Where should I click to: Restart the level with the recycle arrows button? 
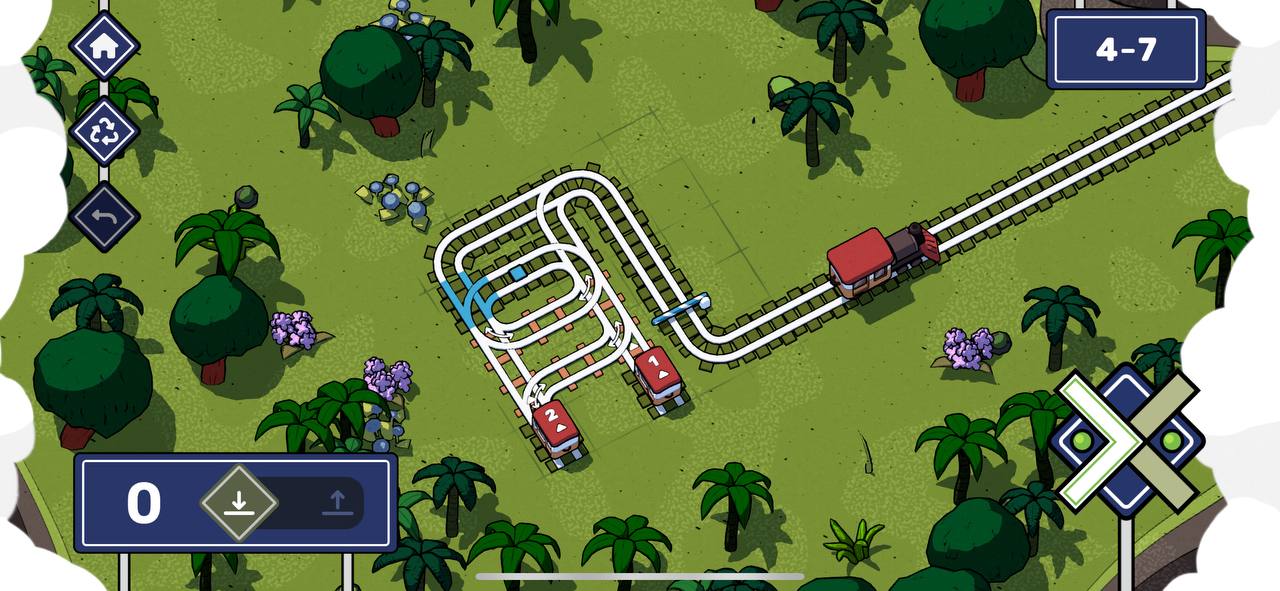[x=104, y=132]
